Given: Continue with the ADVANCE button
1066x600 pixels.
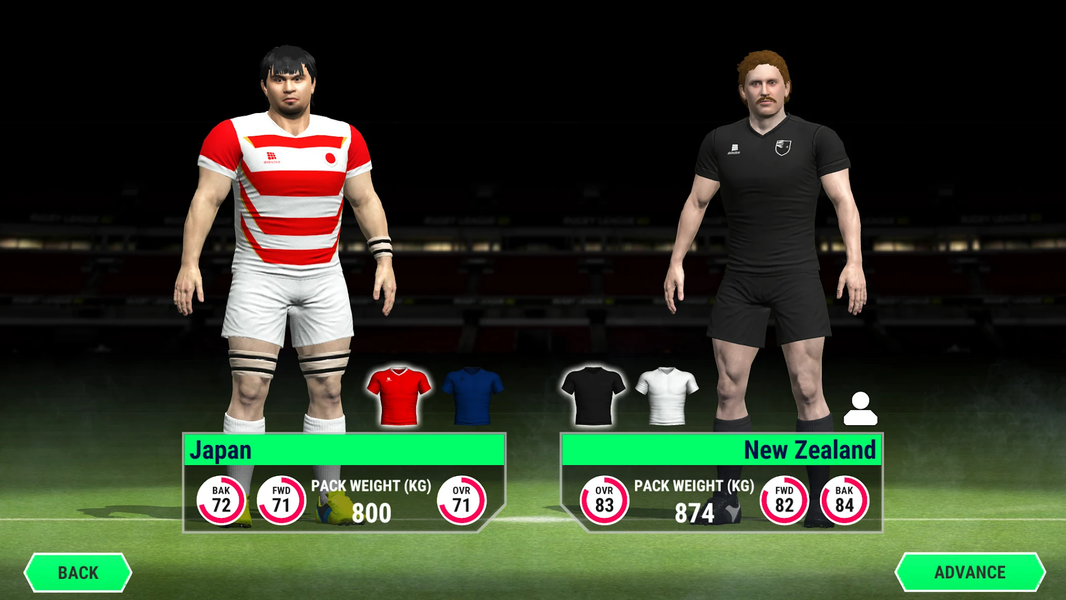Looking at the screenshot, I should [969, 572].
